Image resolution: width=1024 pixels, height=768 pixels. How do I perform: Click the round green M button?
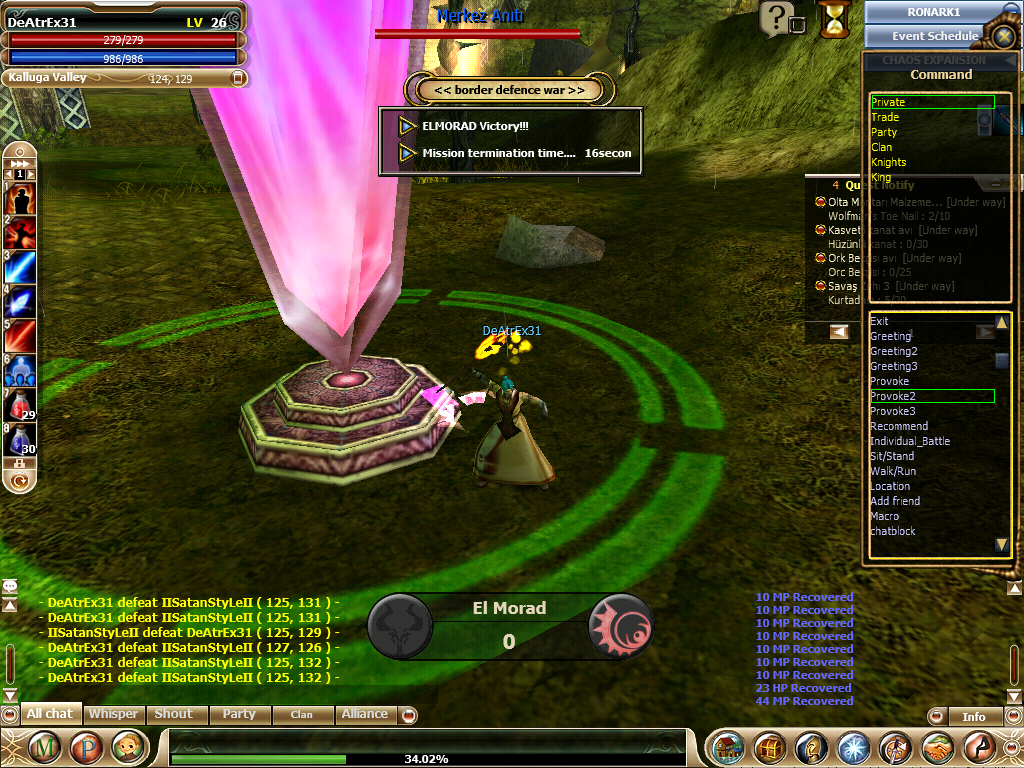point(44,747)
